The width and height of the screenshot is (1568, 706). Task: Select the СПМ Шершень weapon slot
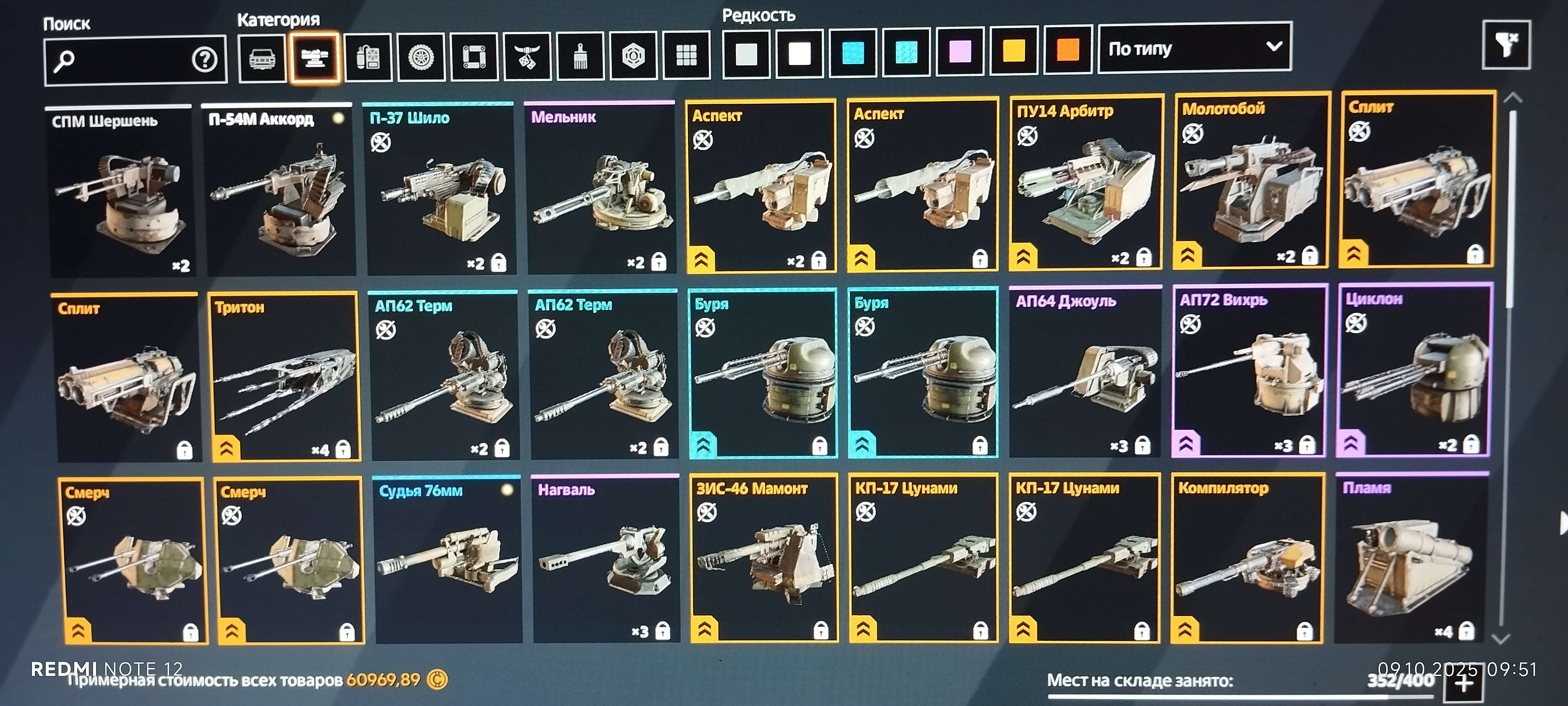tap(120, 192)
